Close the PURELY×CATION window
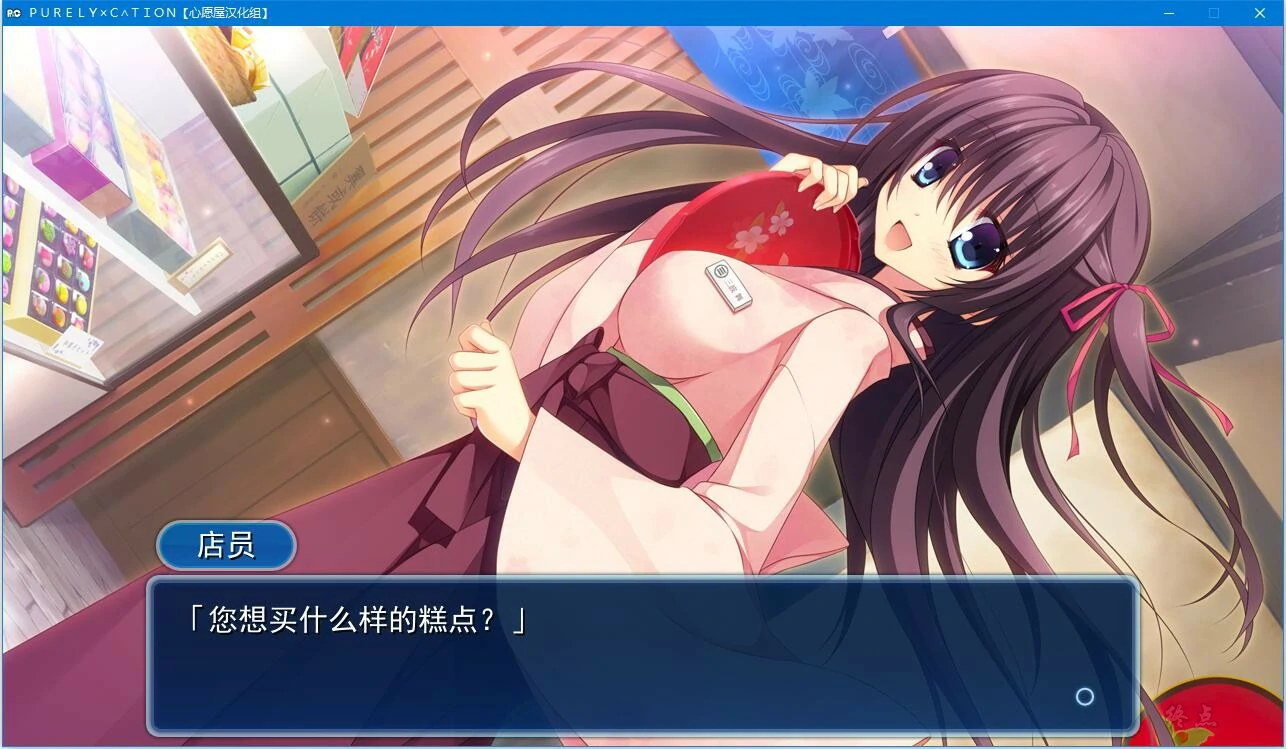Image resolution: width=1286 pixels, height=749 pixels. (x=1259, y=13)
